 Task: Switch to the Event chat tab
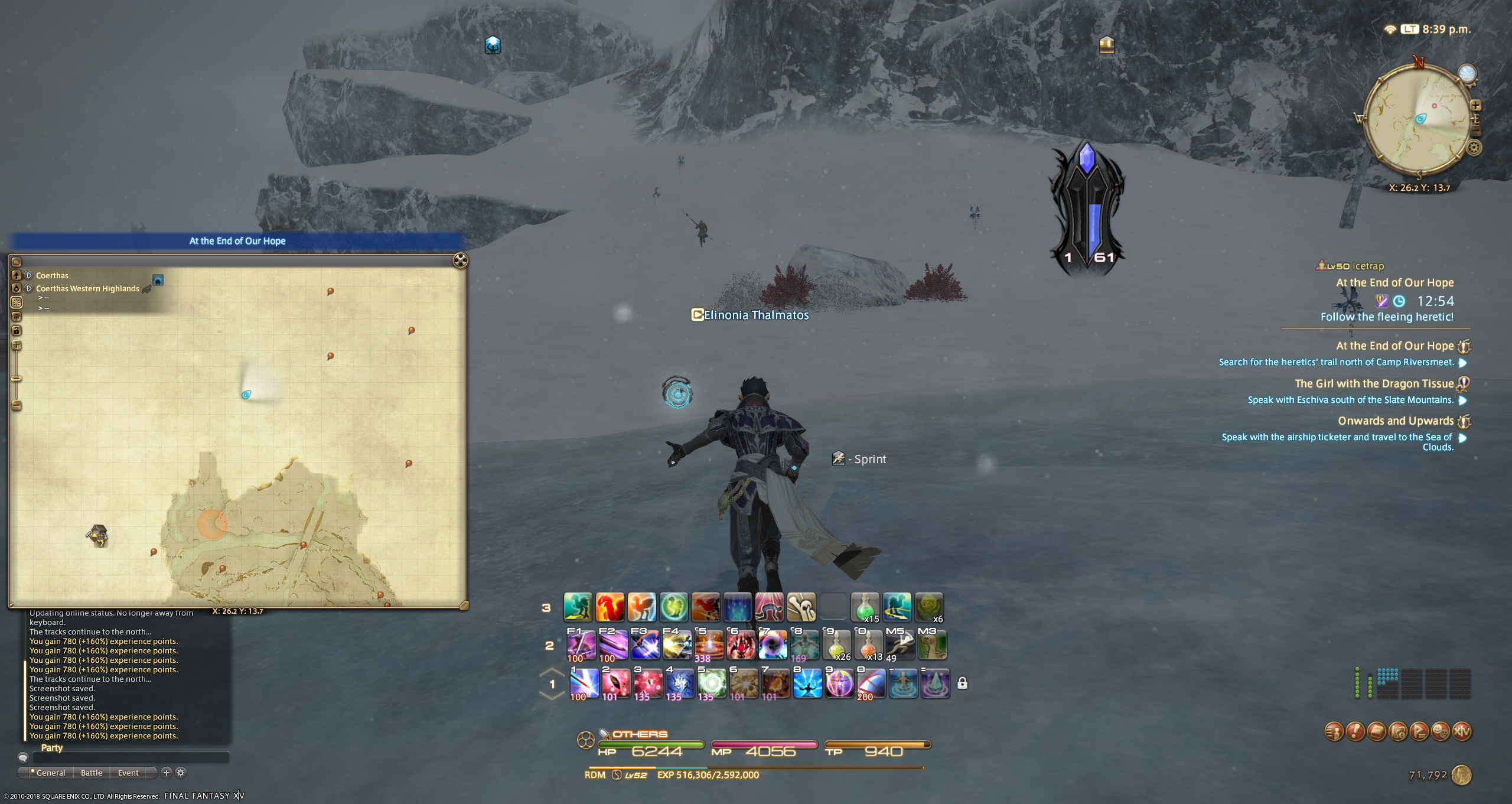(128, 773)
